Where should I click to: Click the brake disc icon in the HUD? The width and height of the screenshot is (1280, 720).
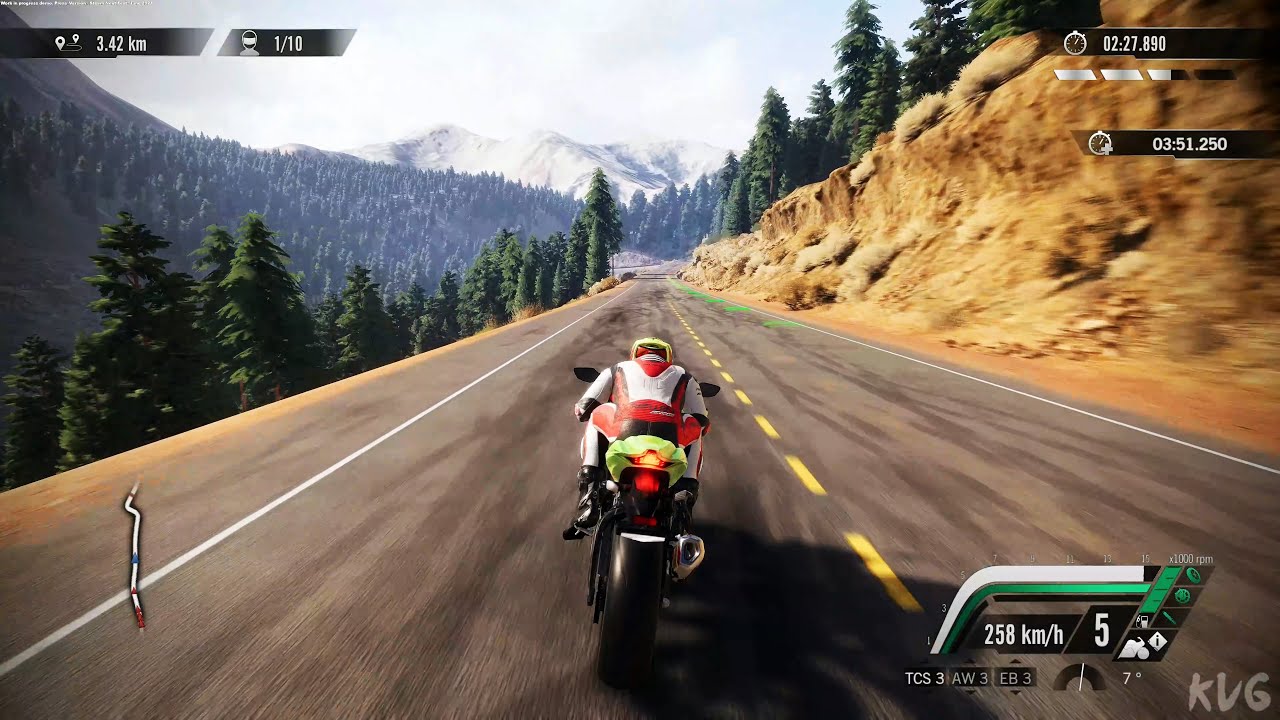tap(1182, 597)
